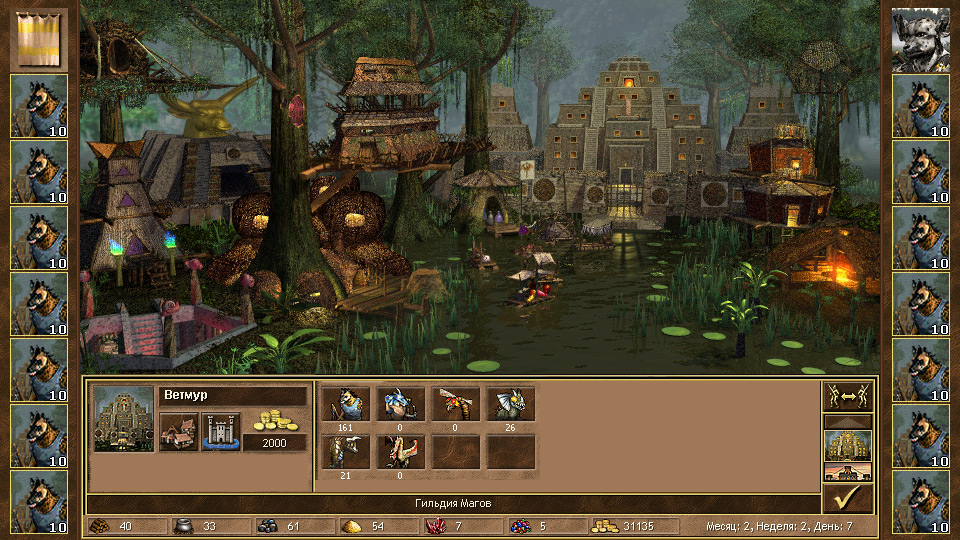Image resolution: width=960 pixels, height=540 pixels.
Task: Select the gnoll creature growth icon
Action: [346, 403]
